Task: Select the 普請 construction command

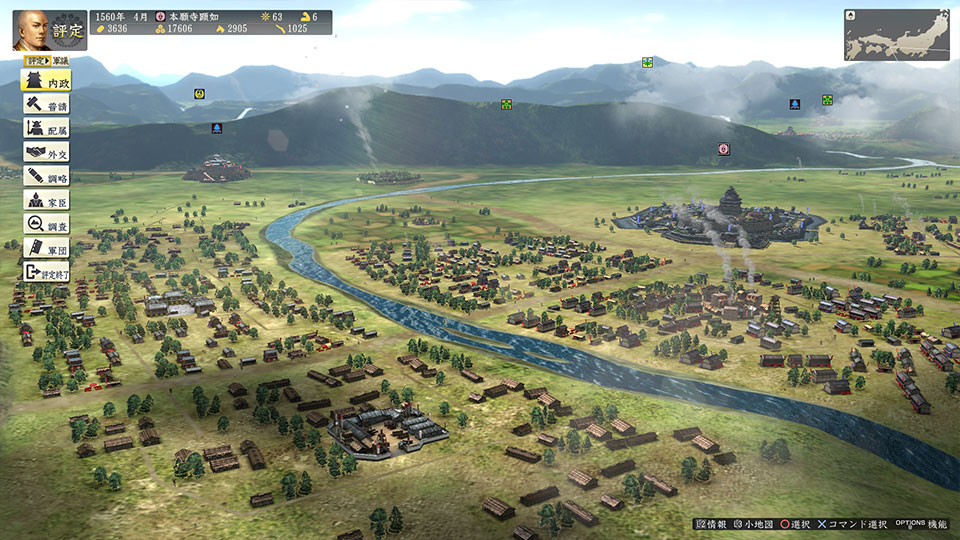Action: tap(46, 104)
